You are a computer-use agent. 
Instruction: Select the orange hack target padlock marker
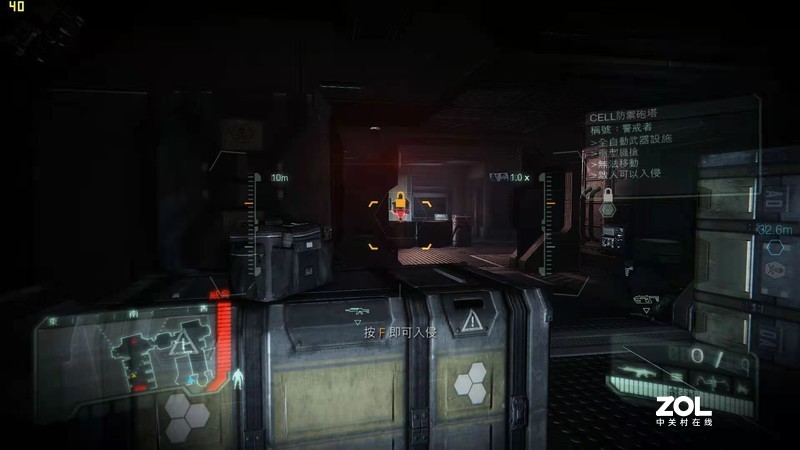click(400, 203)
